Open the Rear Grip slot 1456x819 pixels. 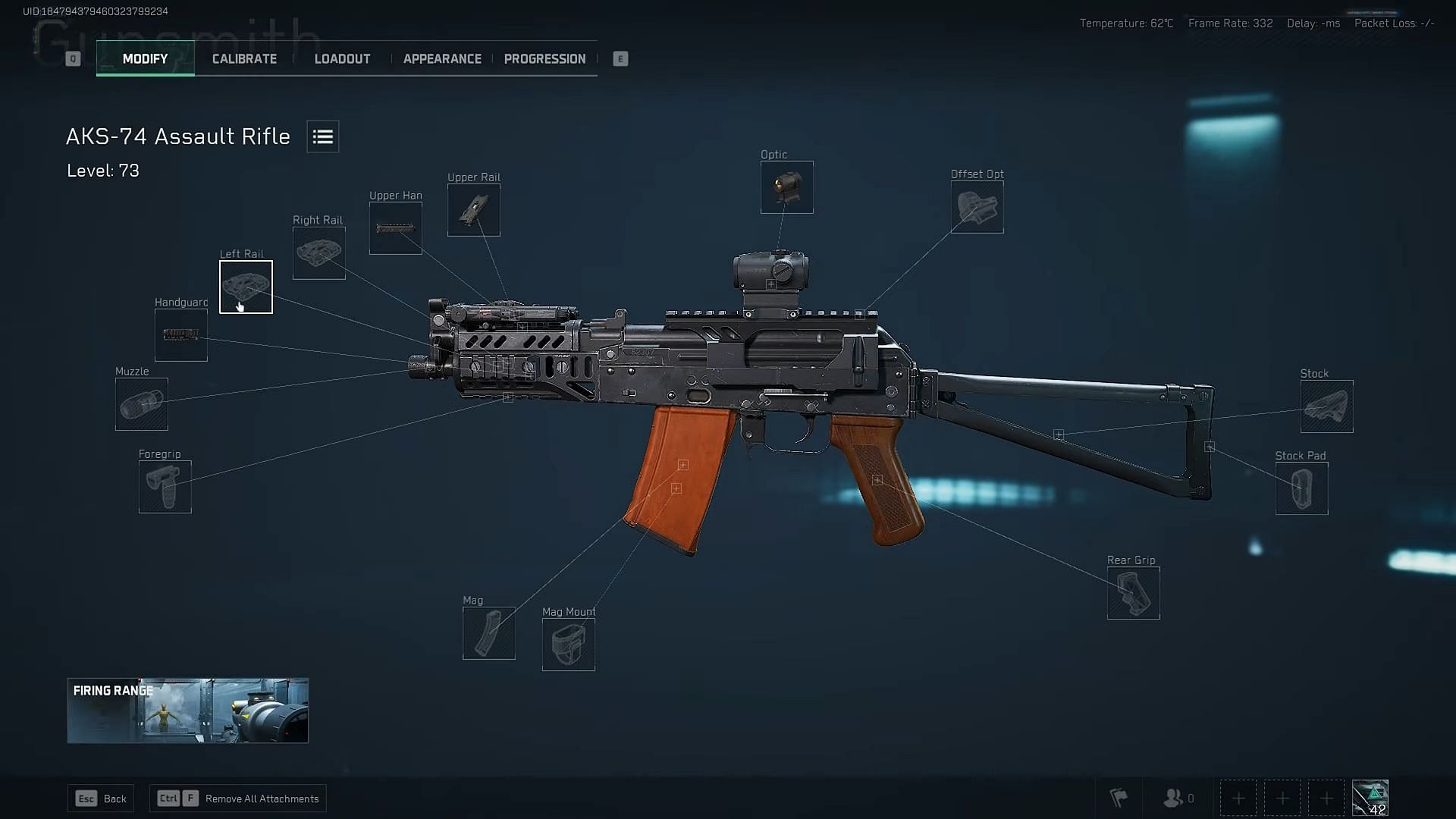click(1133, 592)
